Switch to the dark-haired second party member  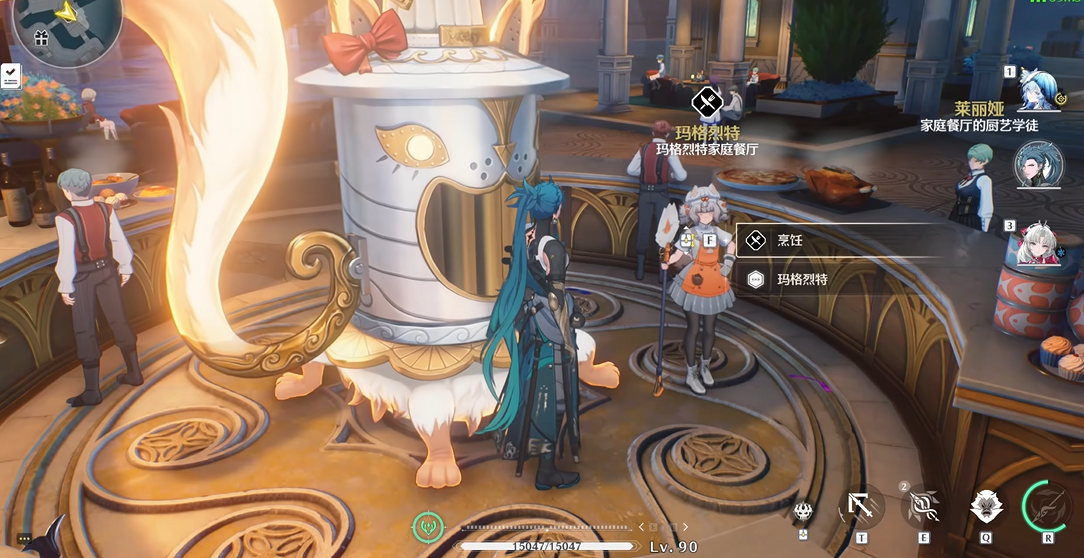[1039, 165]
